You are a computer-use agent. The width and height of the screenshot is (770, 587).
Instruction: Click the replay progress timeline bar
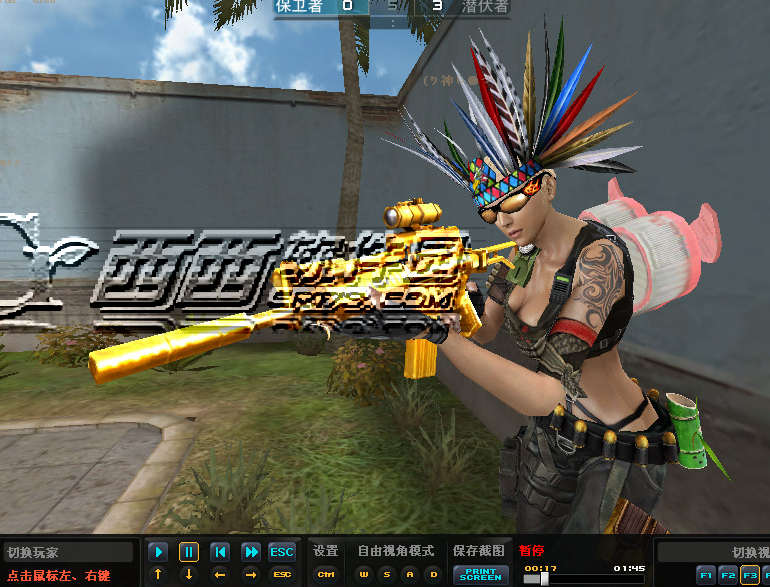click(584, 579)
